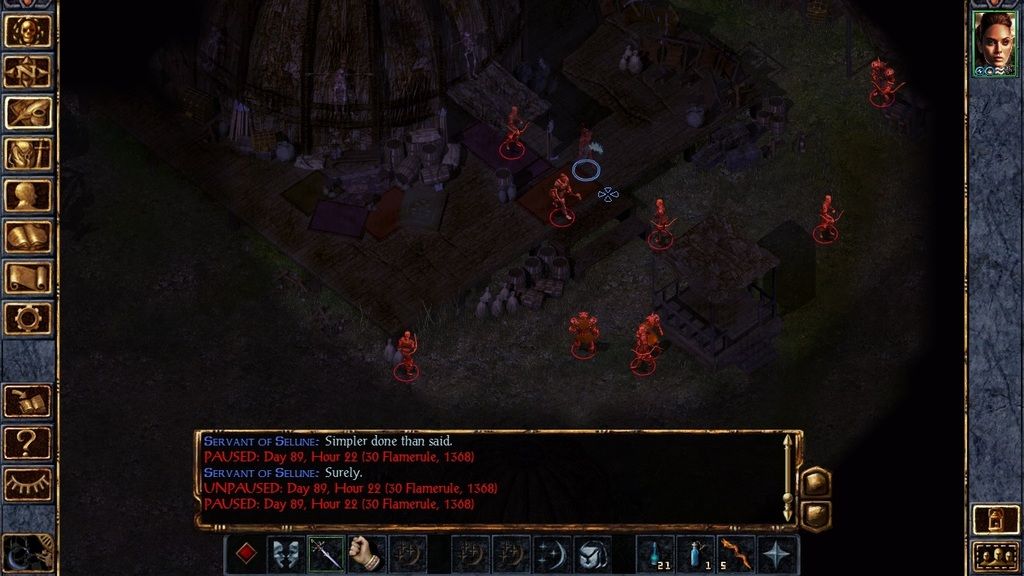This screenshot has height=576, width=1024.
Task: Click the question mark help button
Action: pyautogui.click(x=28, y=441)
